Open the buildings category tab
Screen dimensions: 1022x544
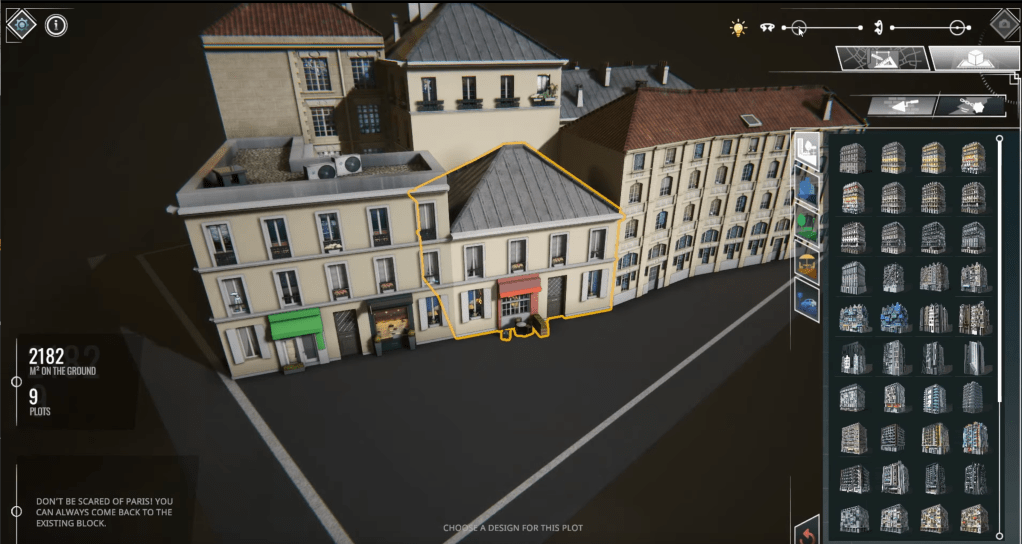(x=807, y=149)
